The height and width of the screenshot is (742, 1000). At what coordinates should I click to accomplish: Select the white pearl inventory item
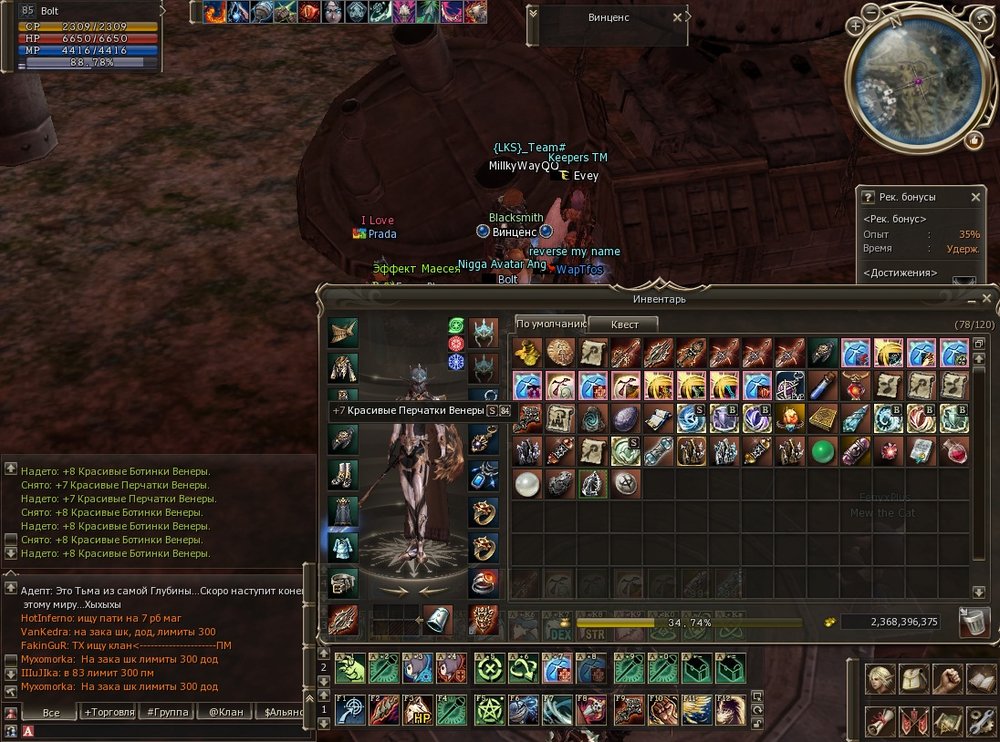tap(526, 484)
